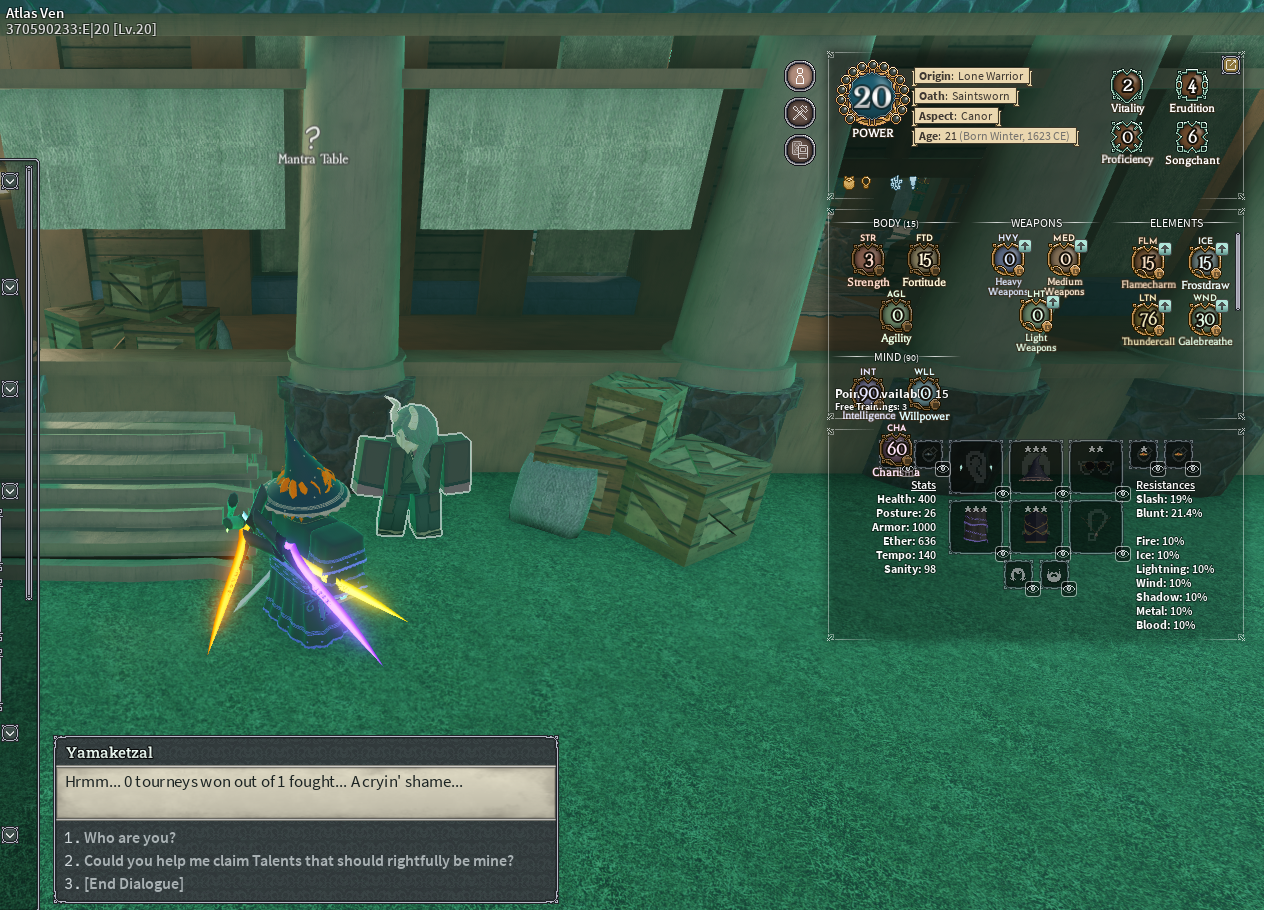The width and height of the screenshot is (1264, 910).
Task: Open the overlapping cards tab
Action: tap(800, 151)
